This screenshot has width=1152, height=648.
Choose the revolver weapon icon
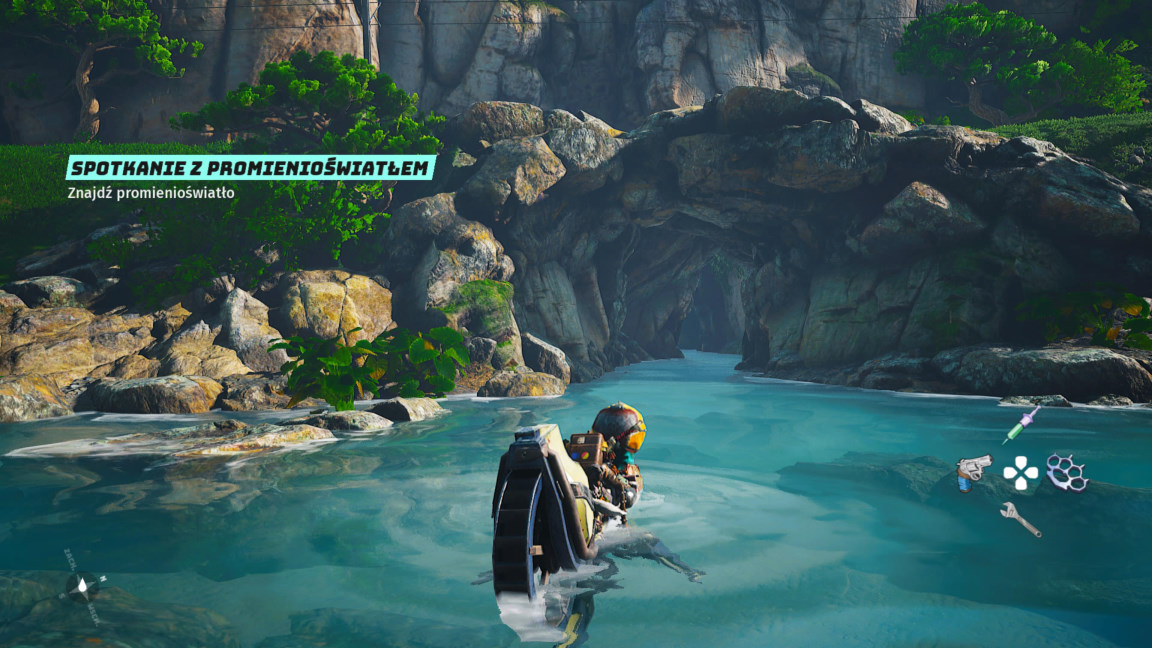972,472
